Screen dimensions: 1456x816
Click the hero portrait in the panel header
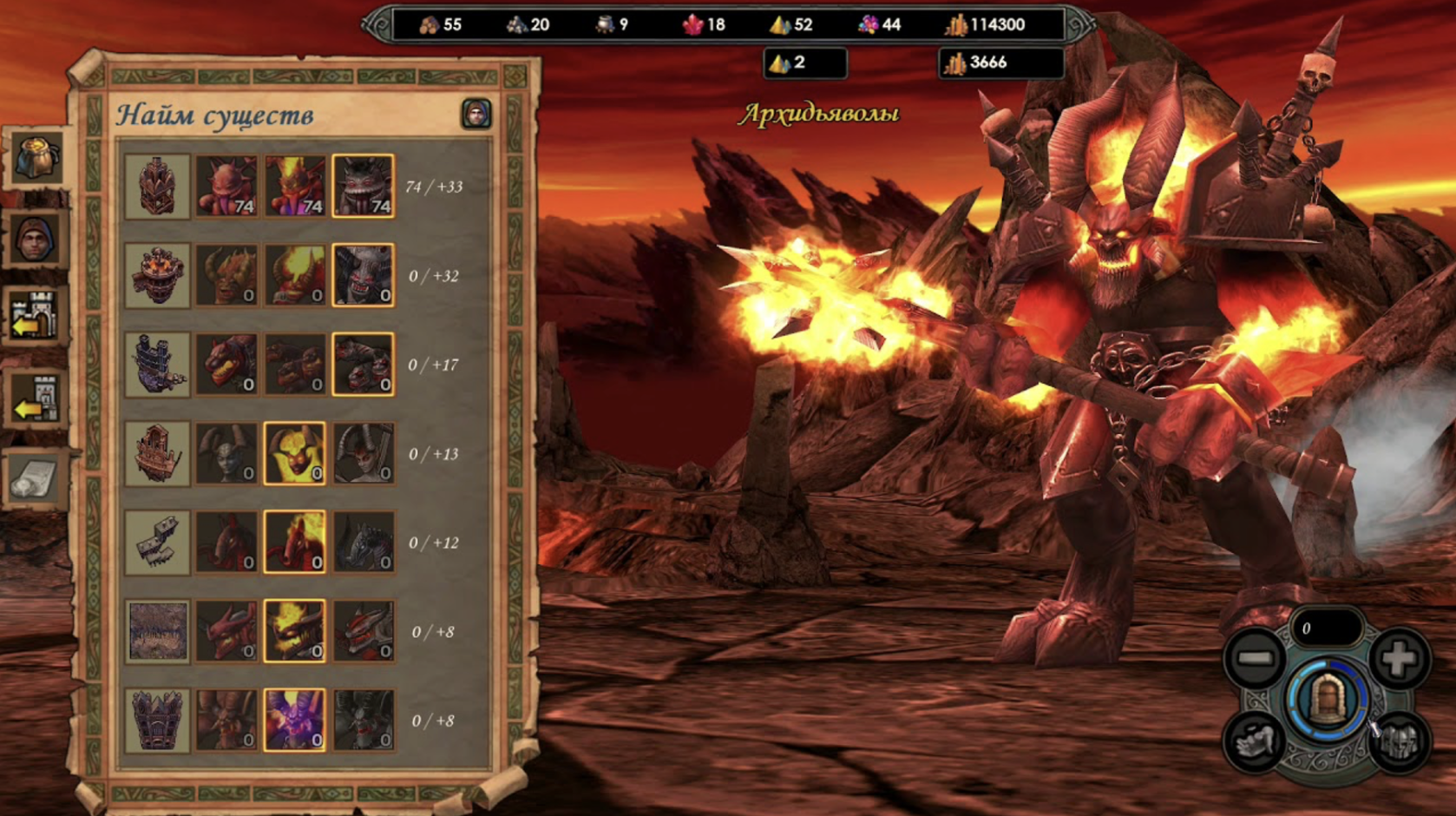[x=476, y=114]
